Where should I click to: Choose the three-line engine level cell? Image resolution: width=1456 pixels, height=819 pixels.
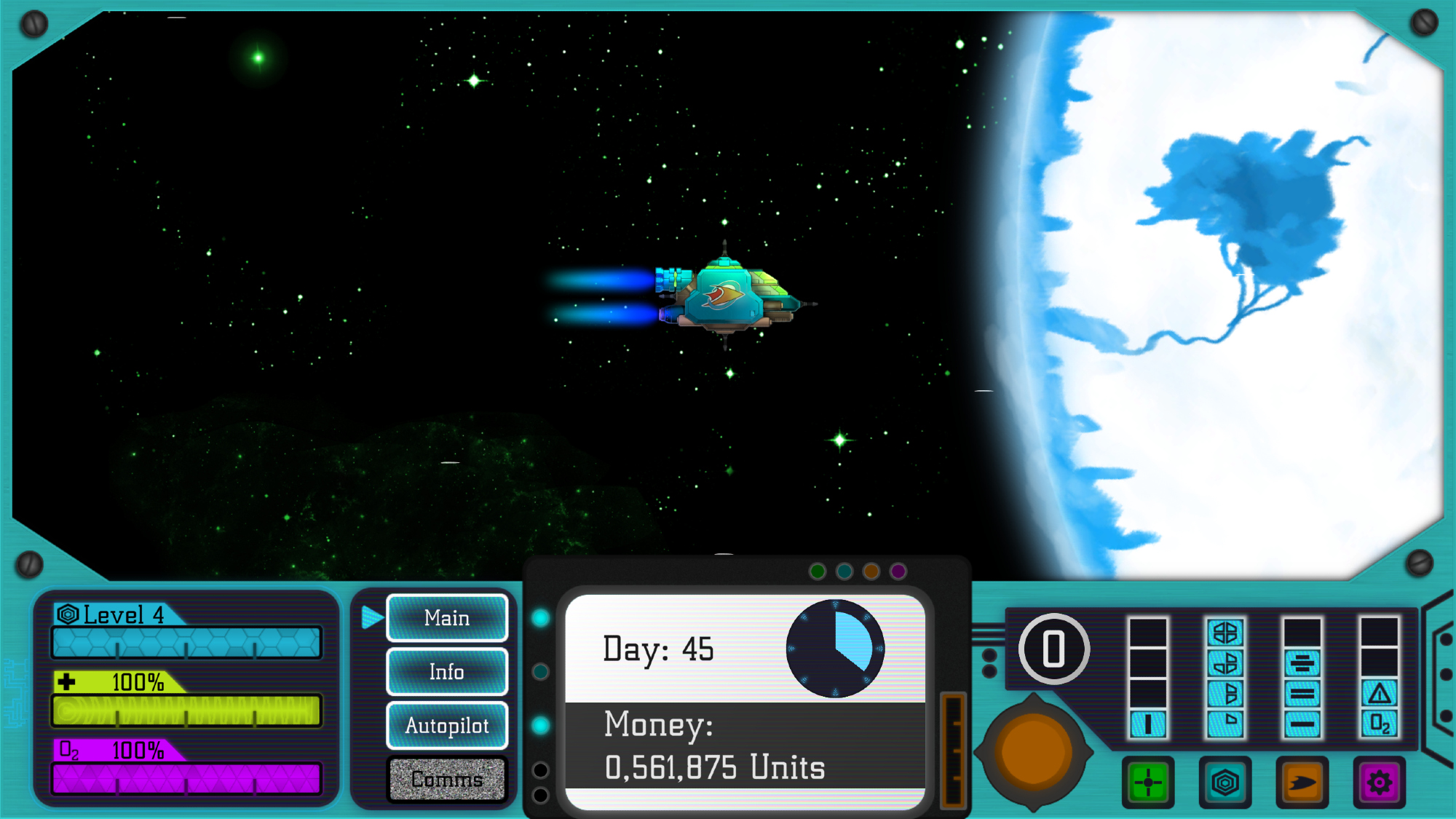coord(1302,663)
